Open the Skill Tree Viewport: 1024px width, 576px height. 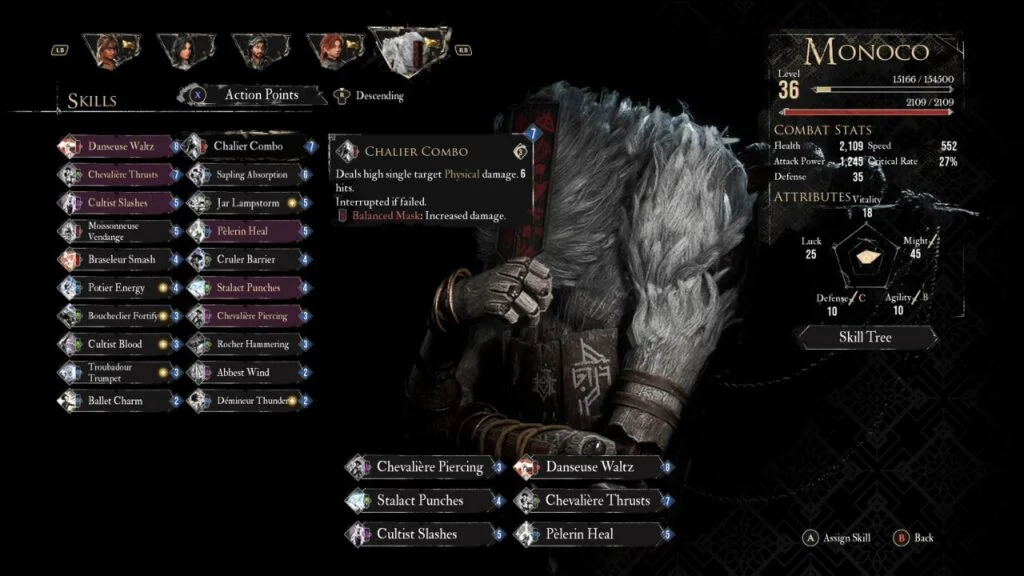click(x=864, y=337)
